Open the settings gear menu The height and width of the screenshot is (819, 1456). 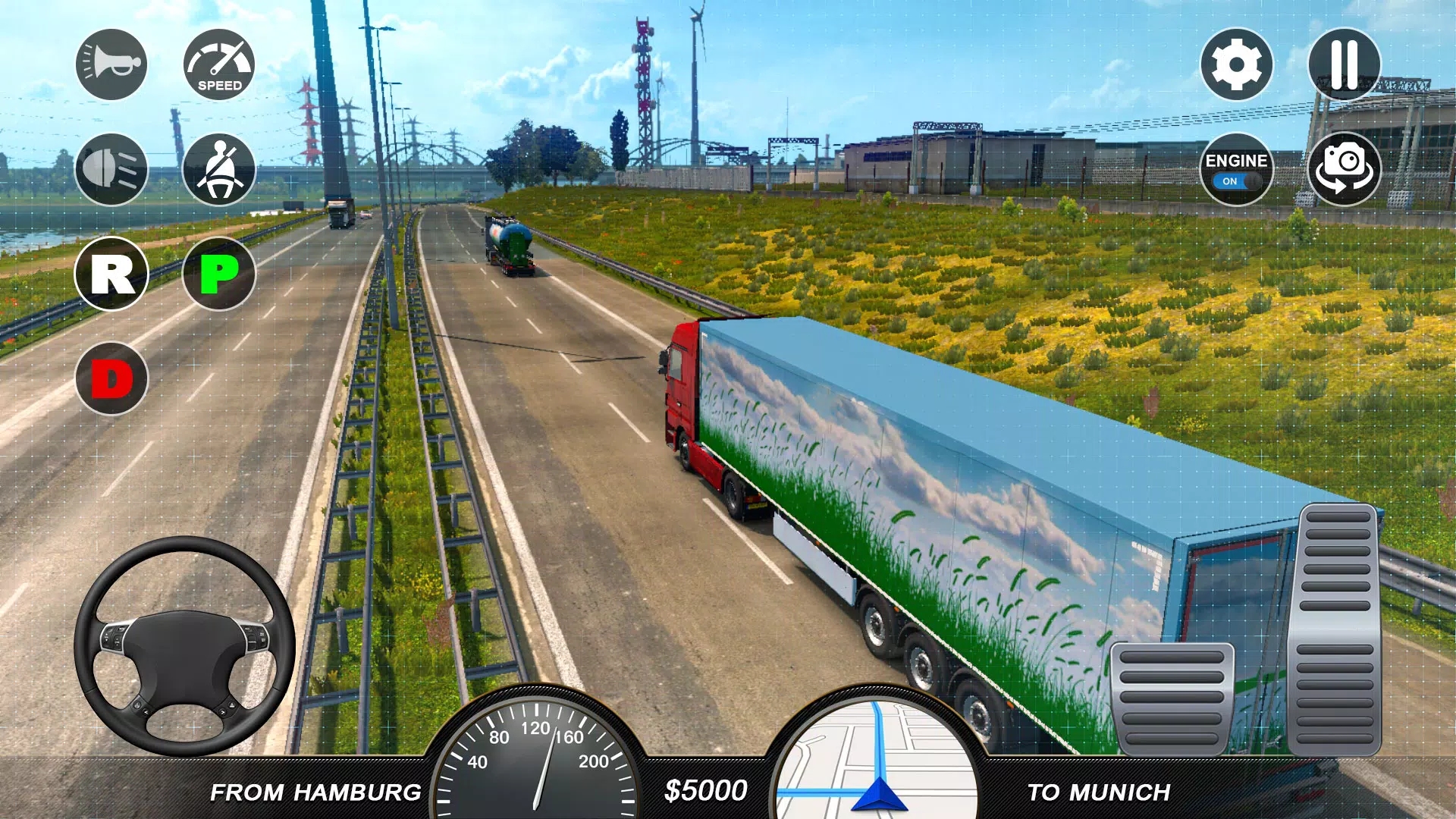click(1236, 64)
